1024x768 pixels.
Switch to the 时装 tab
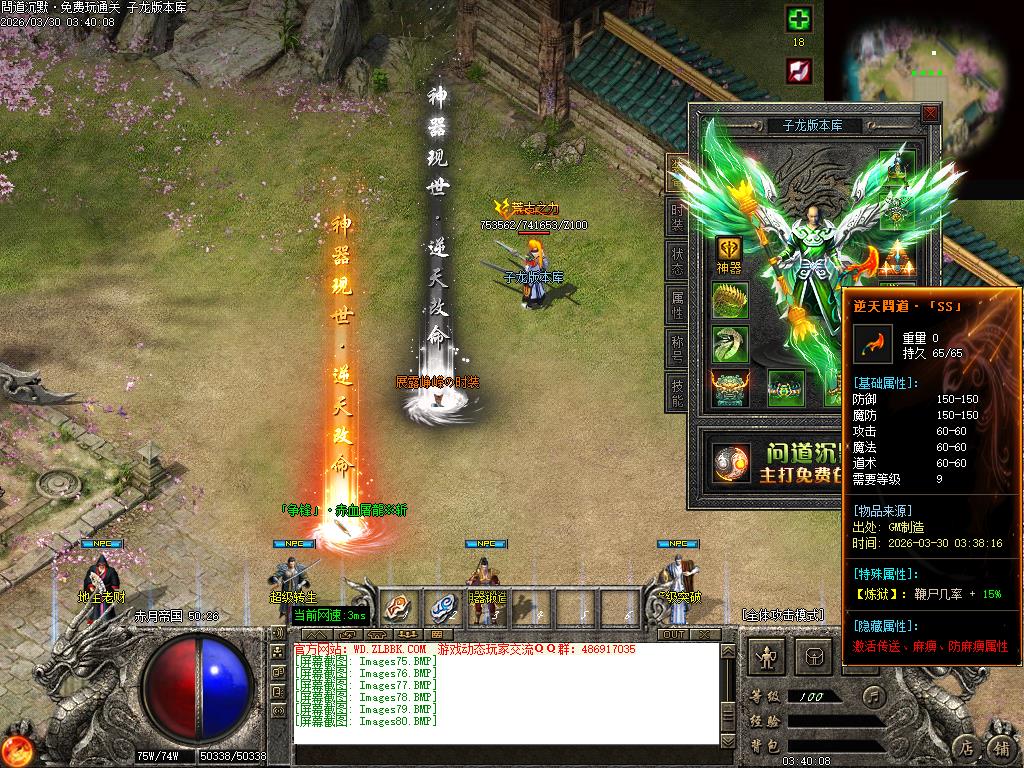pyautogui.click(x=677, y=216)
